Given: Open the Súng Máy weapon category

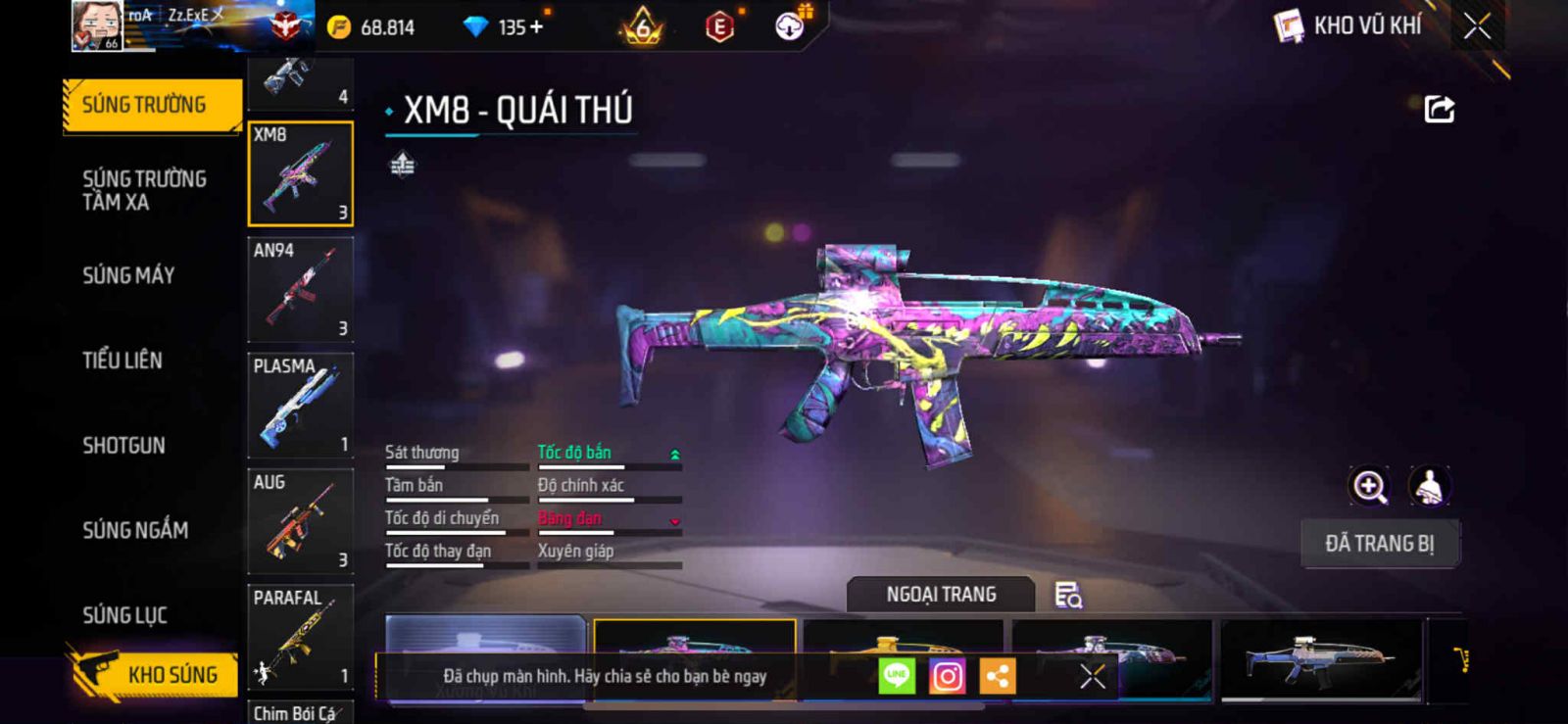Looking at the screenshot, I should pos(128,275).
